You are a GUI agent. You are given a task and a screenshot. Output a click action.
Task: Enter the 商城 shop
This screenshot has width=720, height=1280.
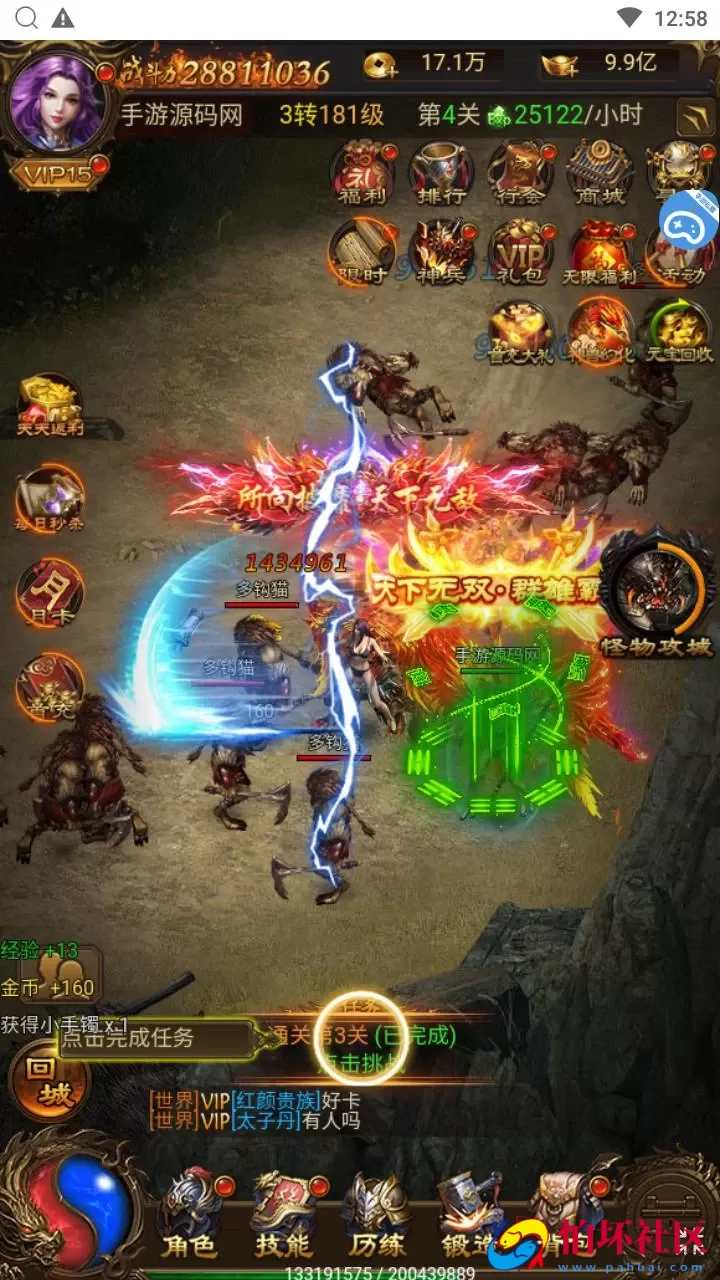[x=598, y=170]
